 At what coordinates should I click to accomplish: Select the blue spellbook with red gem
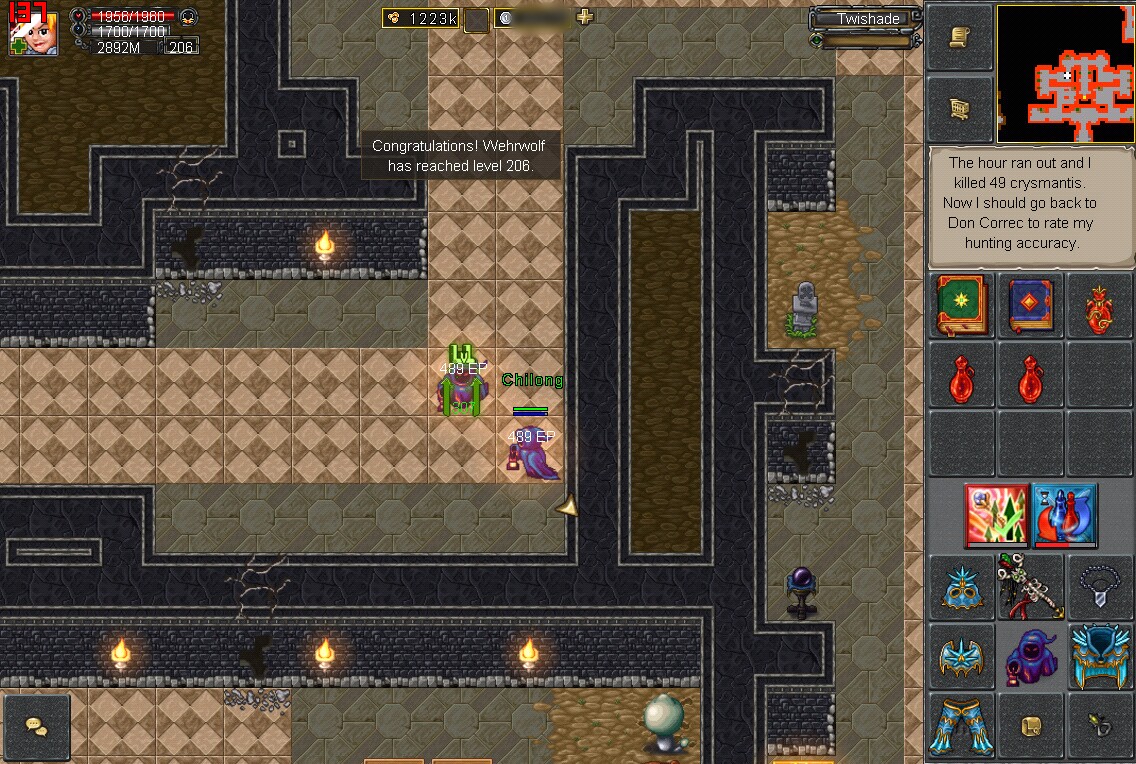click(1030, 306)
